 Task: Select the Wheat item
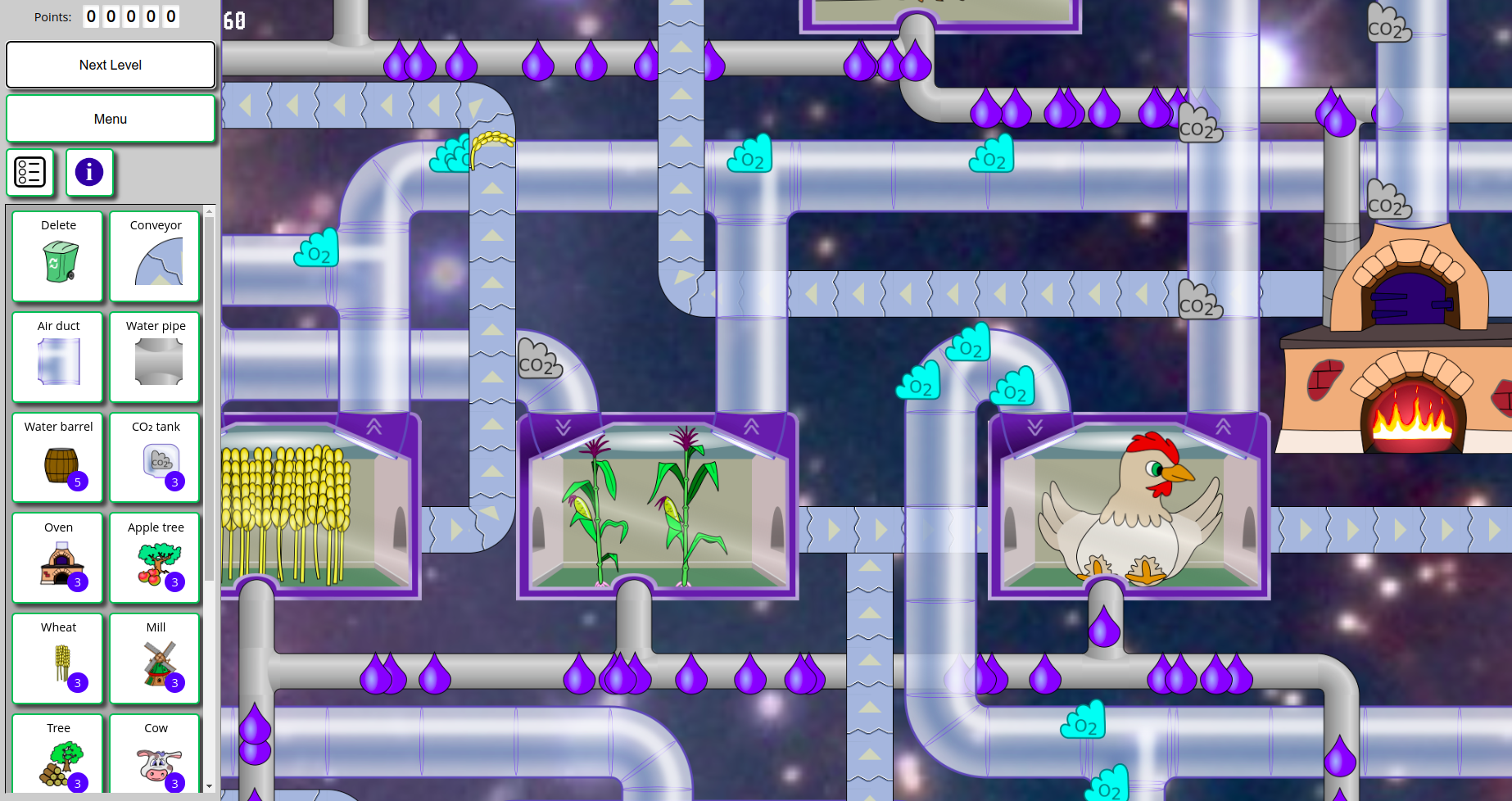pos(58,658)
